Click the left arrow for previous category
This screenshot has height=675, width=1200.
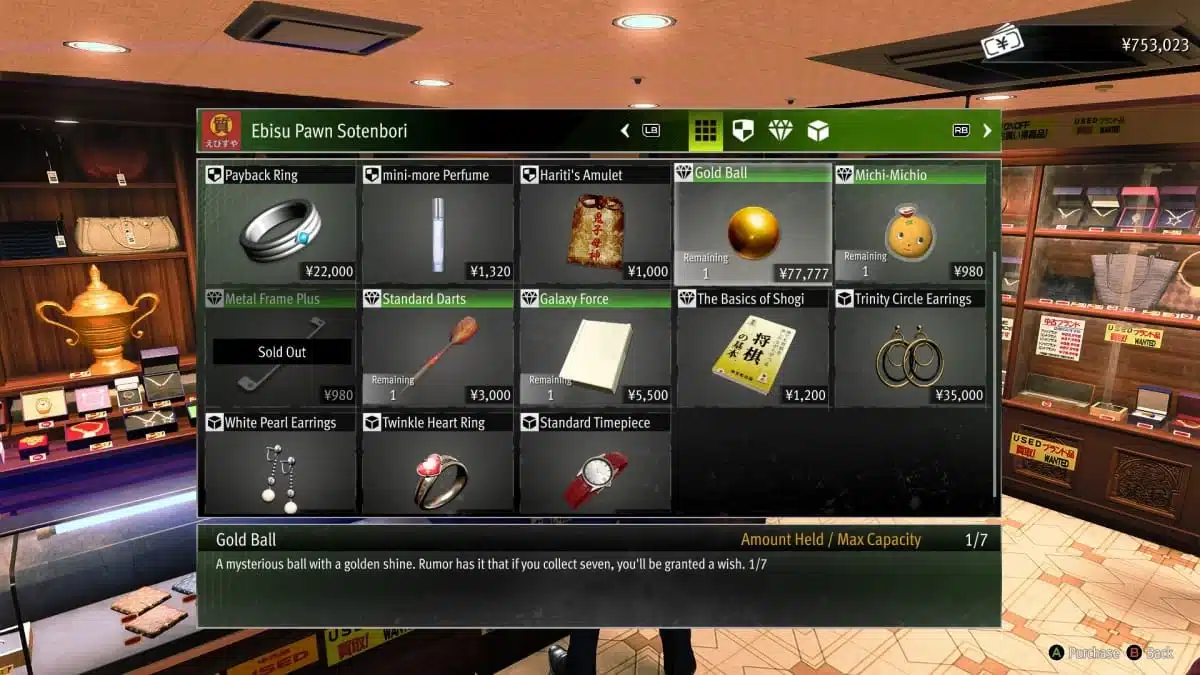click(x=625, y=131)
